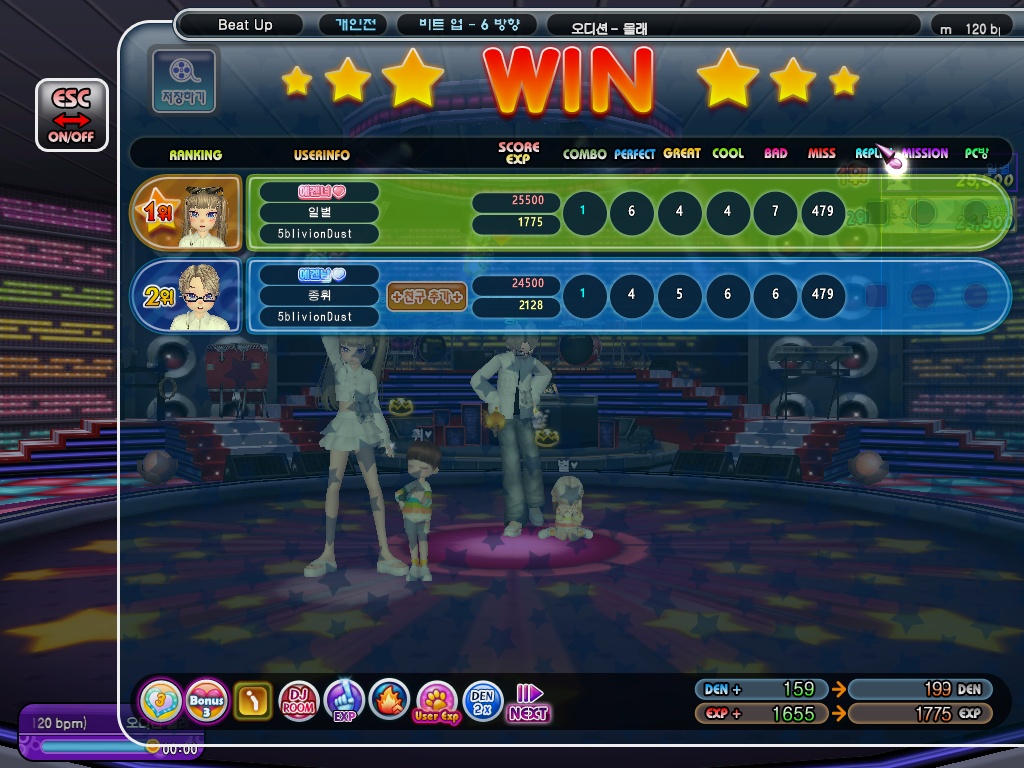Image resolution: width=1024 pixels, height=768 pixels.
Task: Select the orange square figure icon
Action: [253, 701]
